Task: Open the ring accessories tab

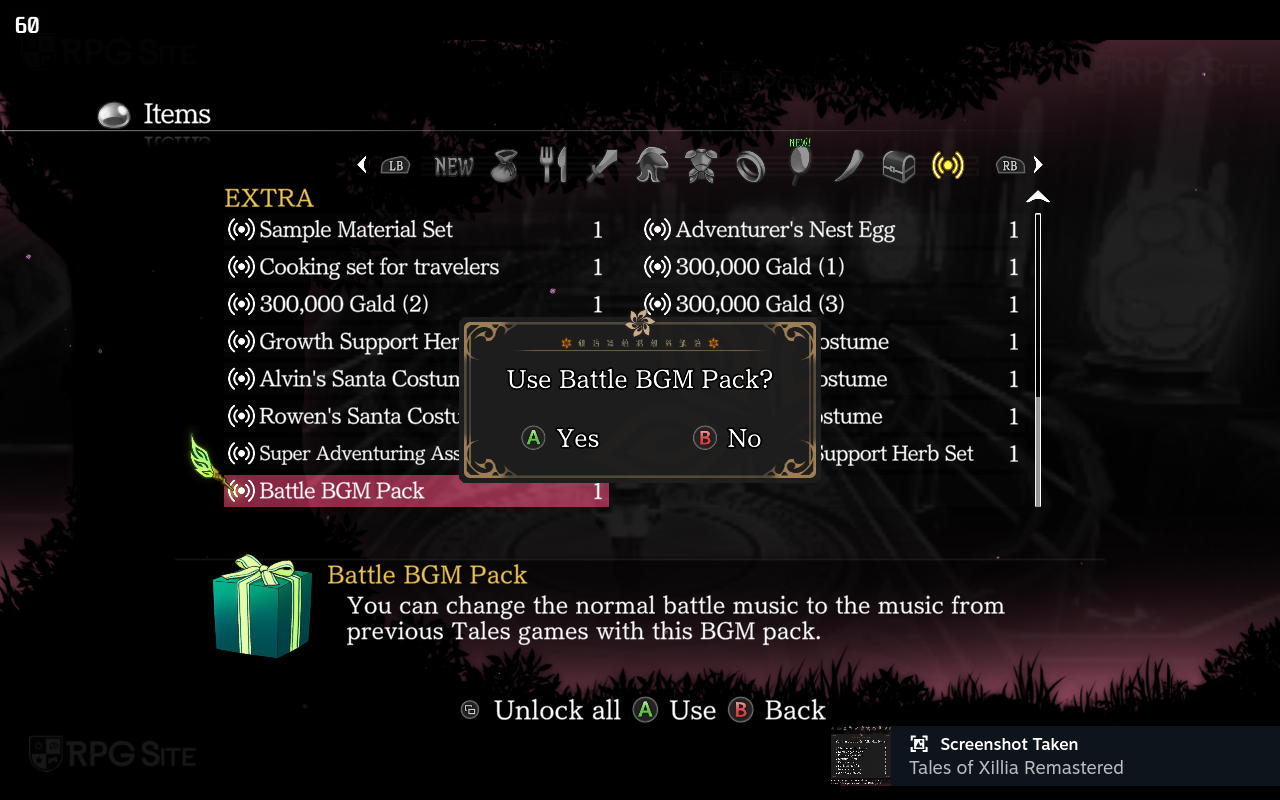Action: [750, 166]
